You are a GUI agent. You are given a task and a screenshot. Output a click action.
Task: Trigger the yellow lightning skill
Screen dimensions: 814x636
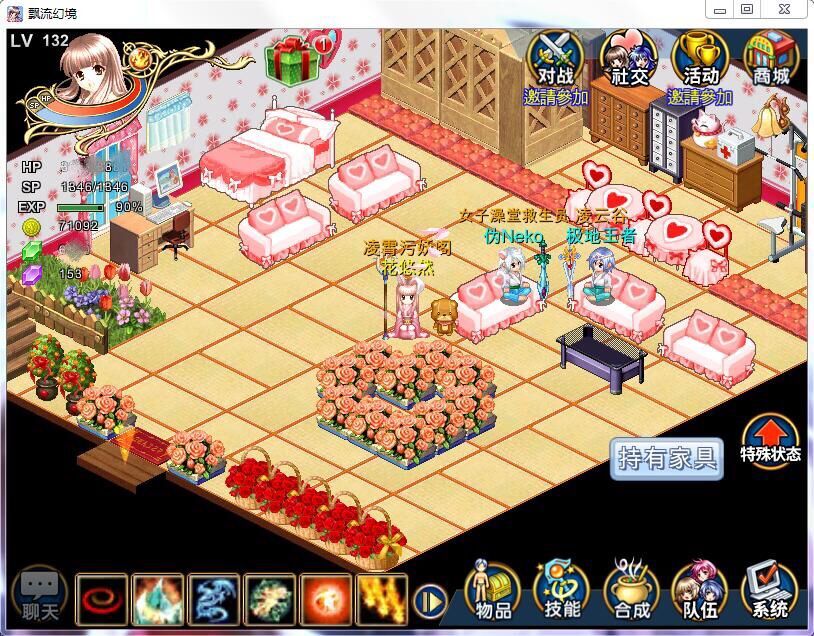click(x=382, y=599)
